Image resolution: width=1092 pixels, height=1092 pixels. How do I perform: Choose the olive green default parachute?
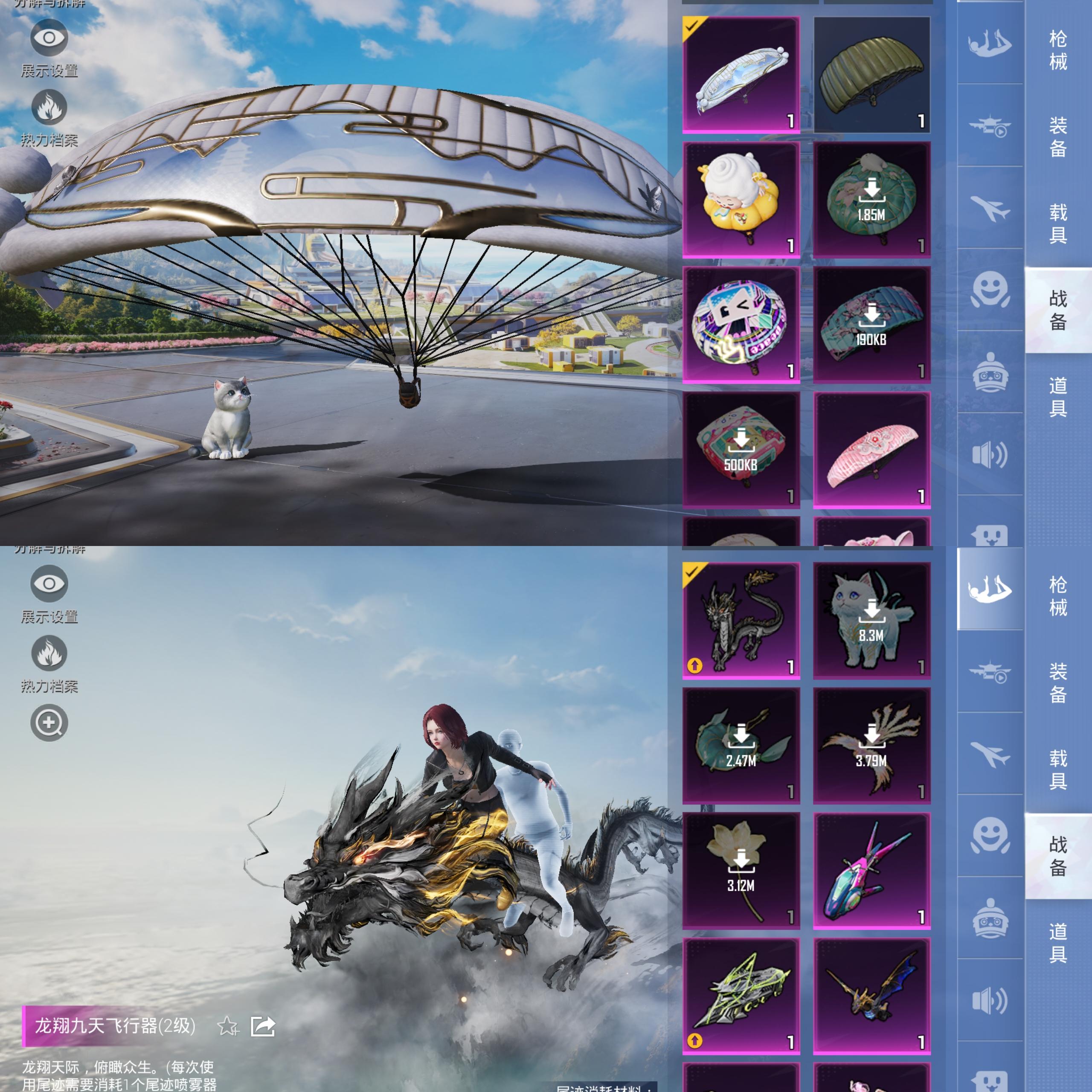tap(871, 75)
